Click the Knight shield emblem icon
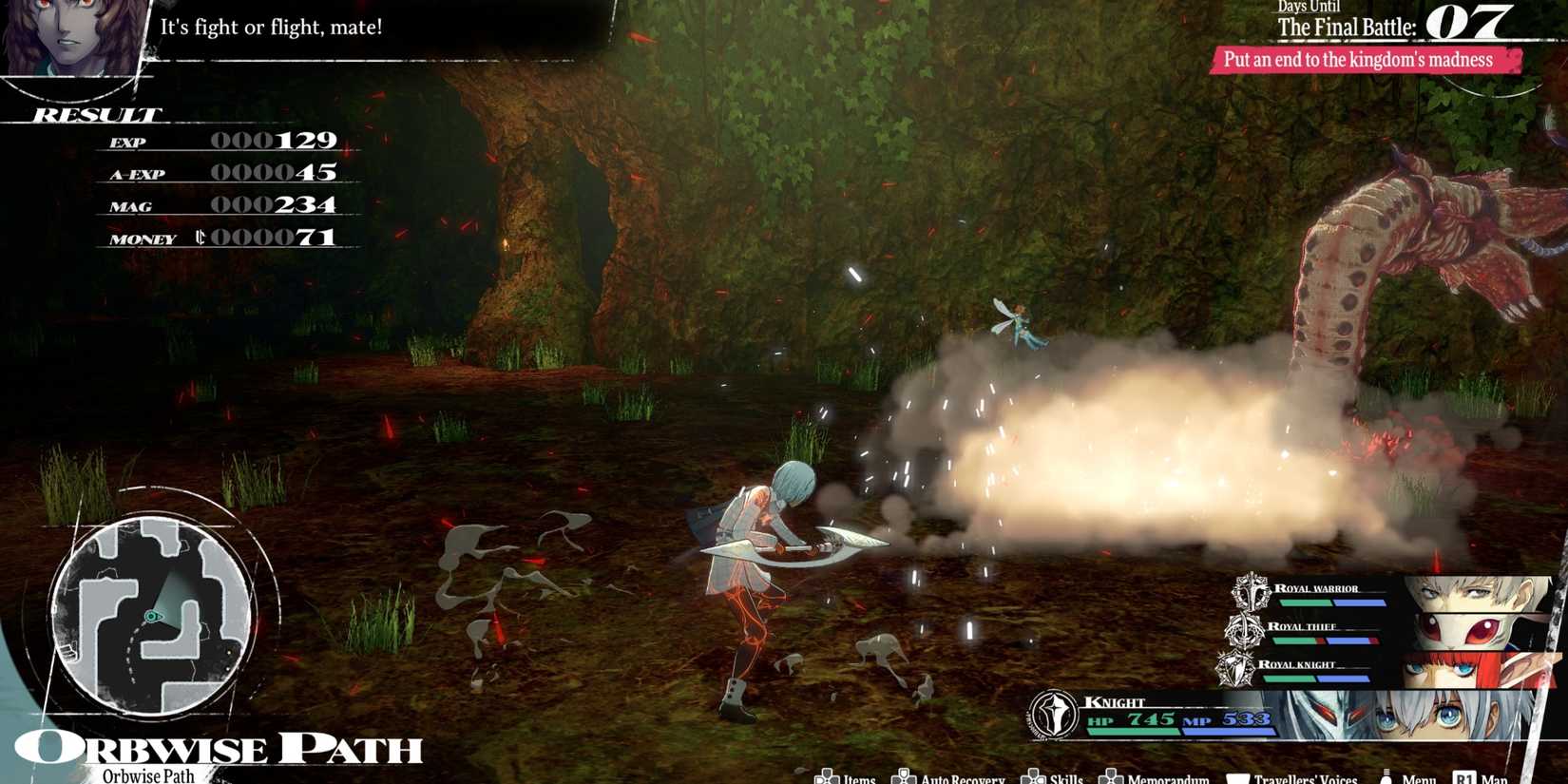1568x784 pixels. tap(1053, 712)
